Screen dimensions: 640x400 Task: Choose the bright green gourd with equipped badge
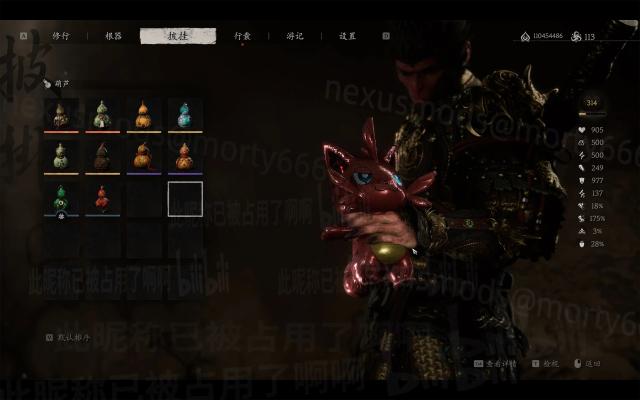61,199
